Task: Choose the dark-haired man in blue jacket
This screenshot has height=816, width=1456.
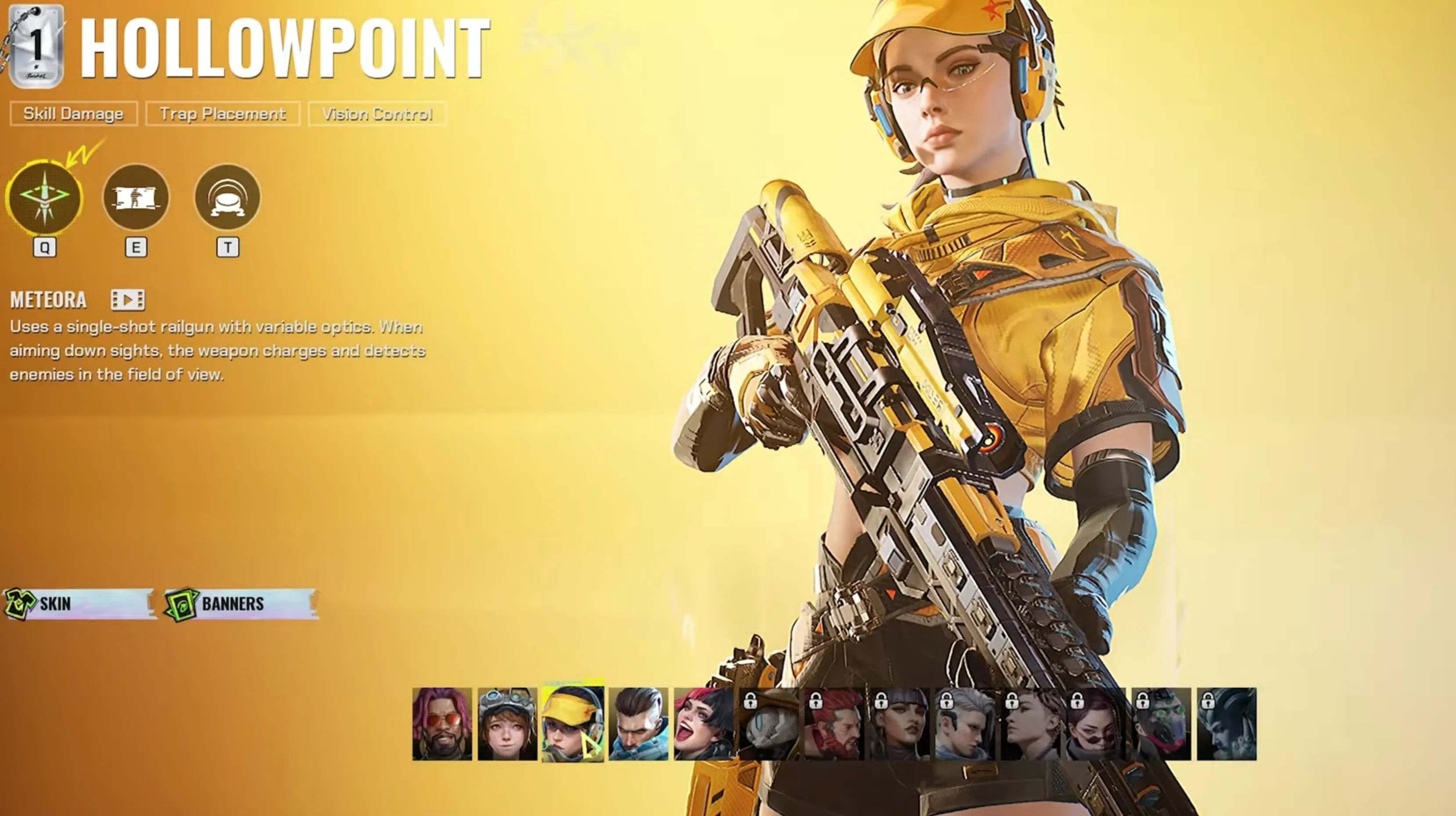Action: point(638,724)
